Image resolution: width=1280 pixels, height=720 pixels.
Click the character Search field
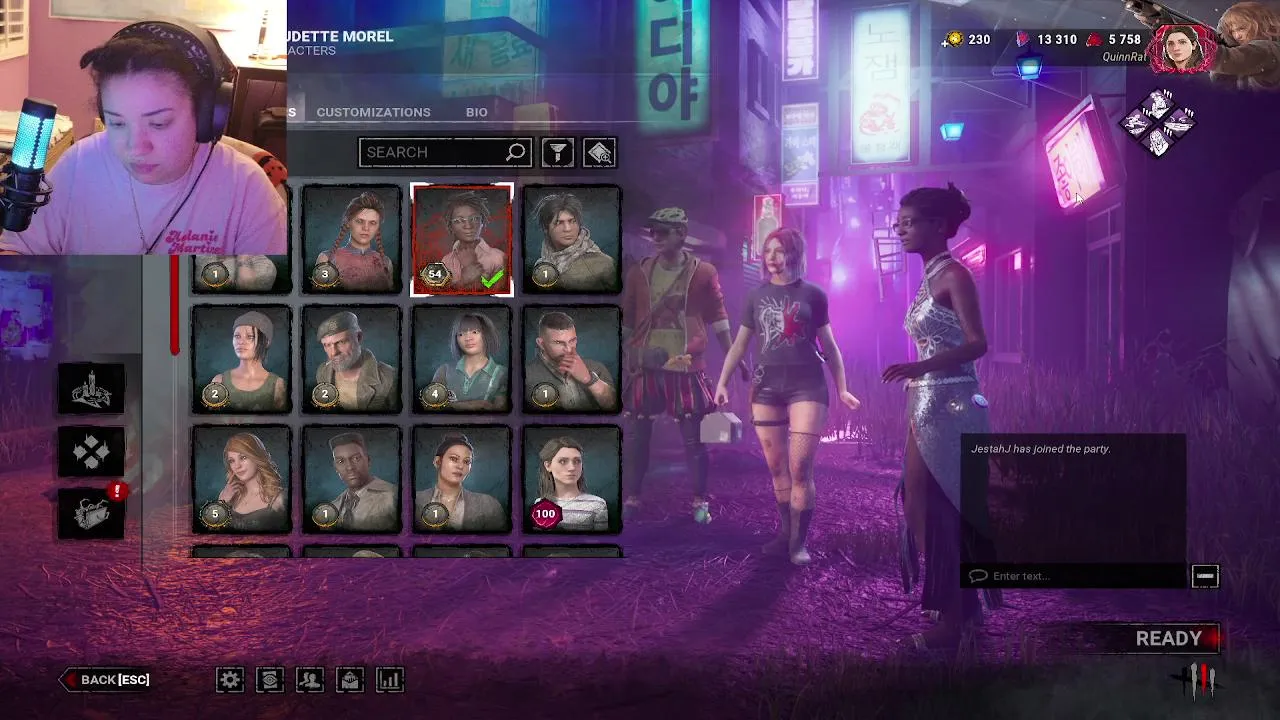coord(435,152)
